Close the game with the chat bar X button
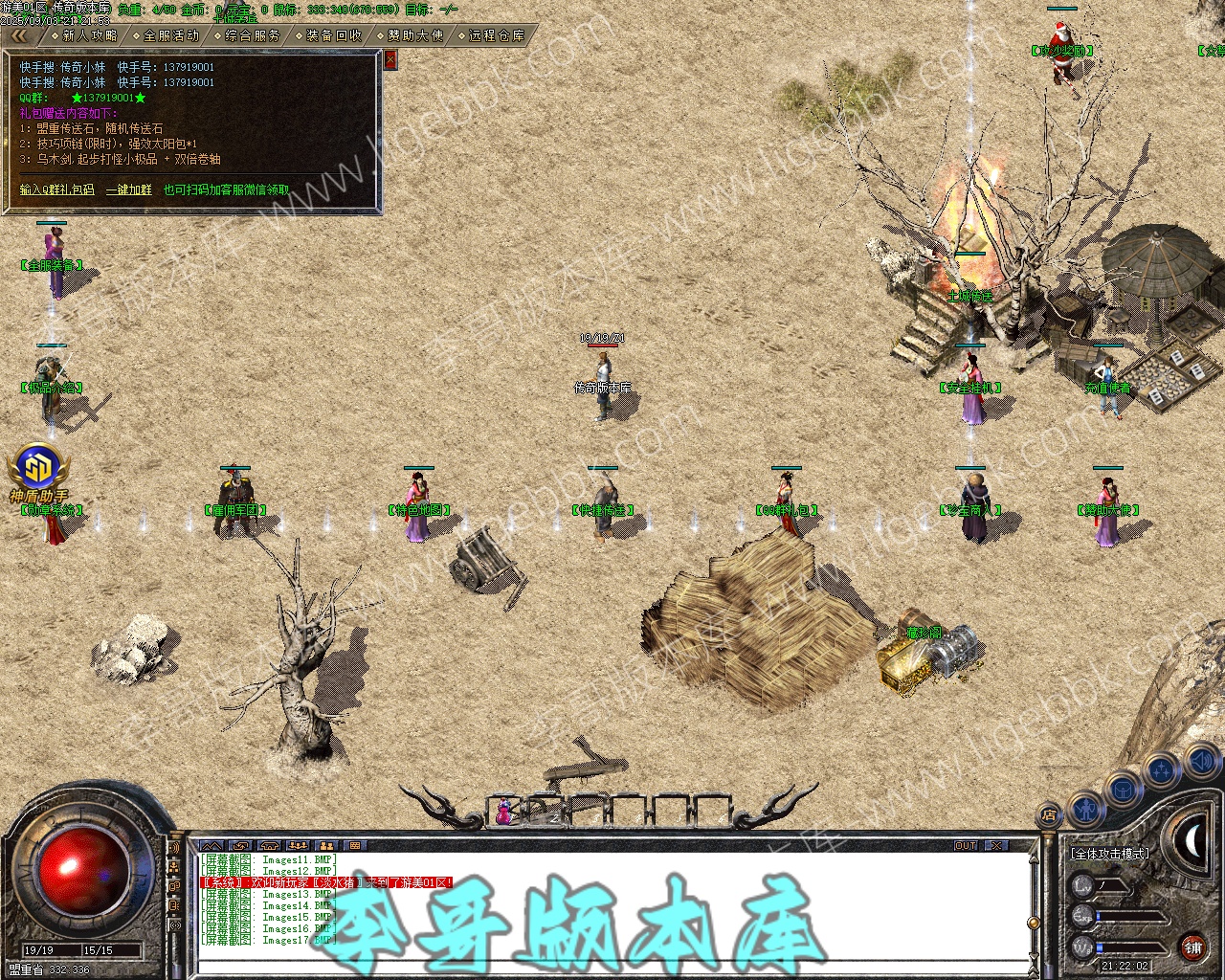The image size is (1225, 980). click(x=996, y=846)
